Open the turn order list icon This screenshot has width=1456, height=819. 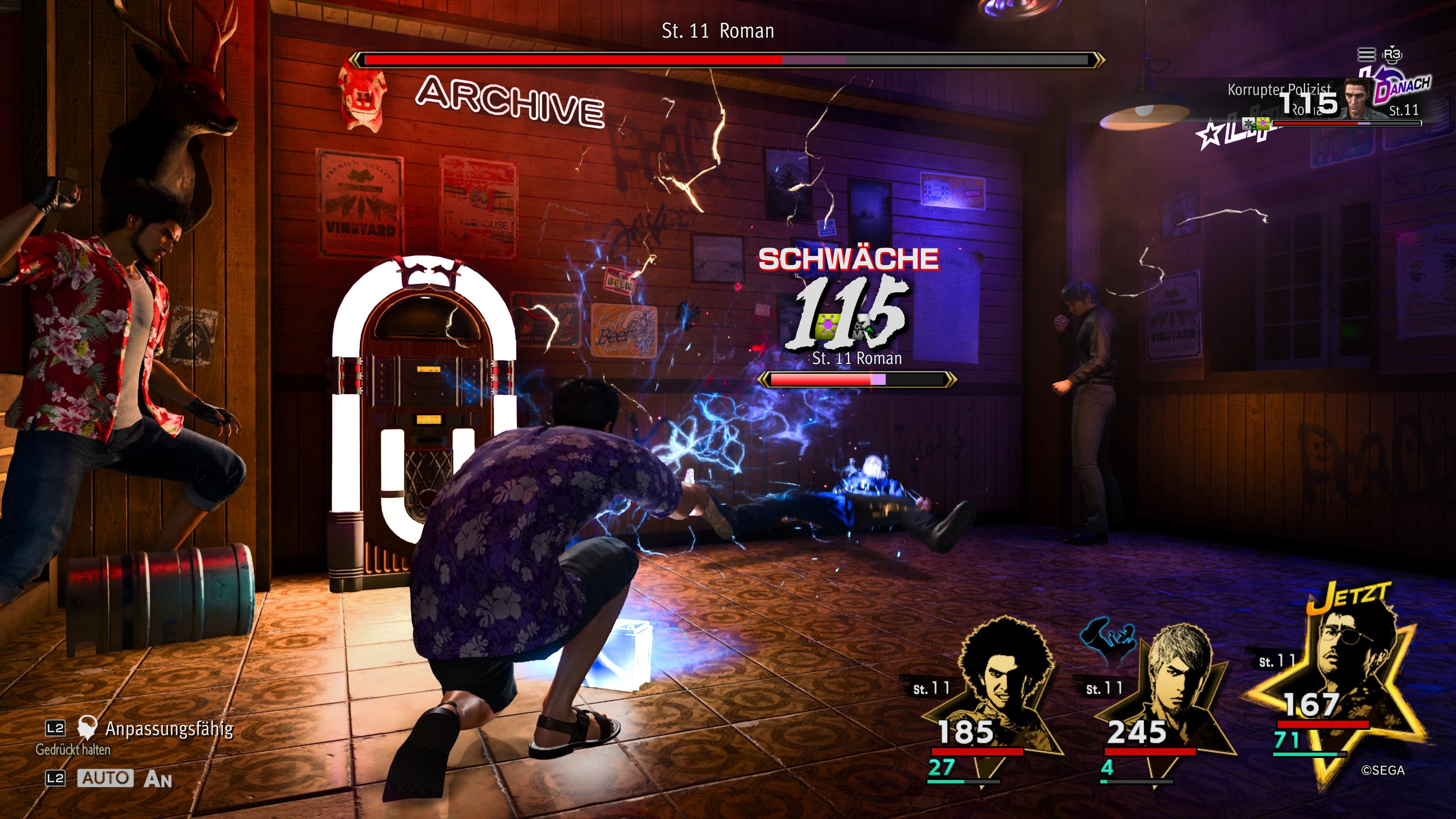1366,54
